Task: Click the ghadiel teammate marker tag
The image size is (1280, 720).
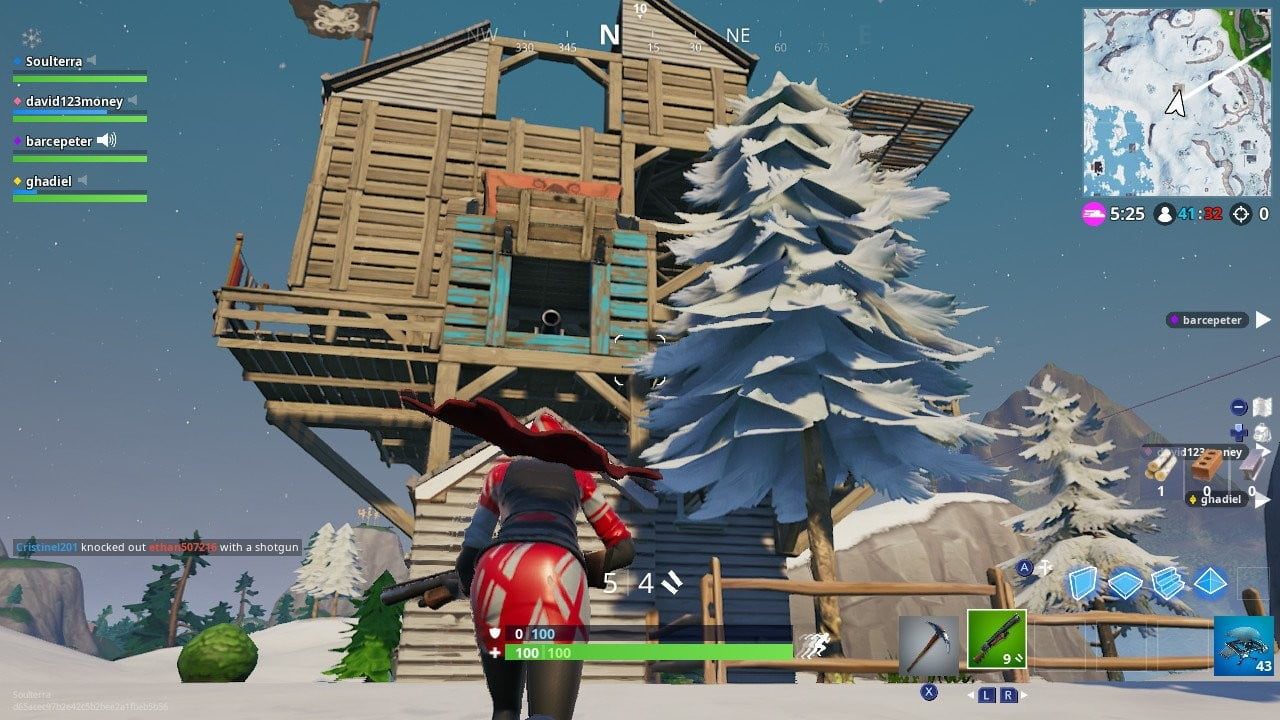Action: [x=1218, y=499]
